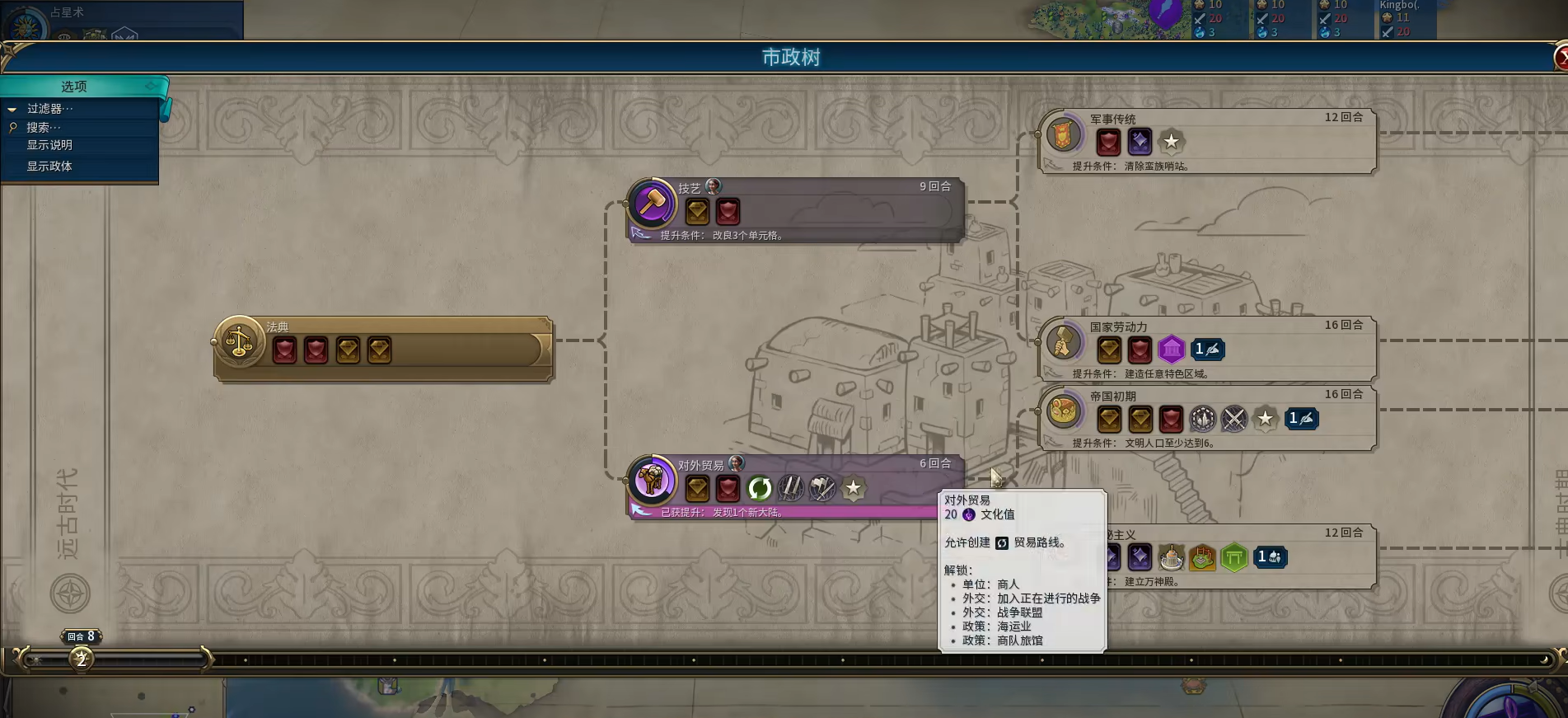
Task: Choose the 技艺 civic to research
Action: (x=795, y=209)
